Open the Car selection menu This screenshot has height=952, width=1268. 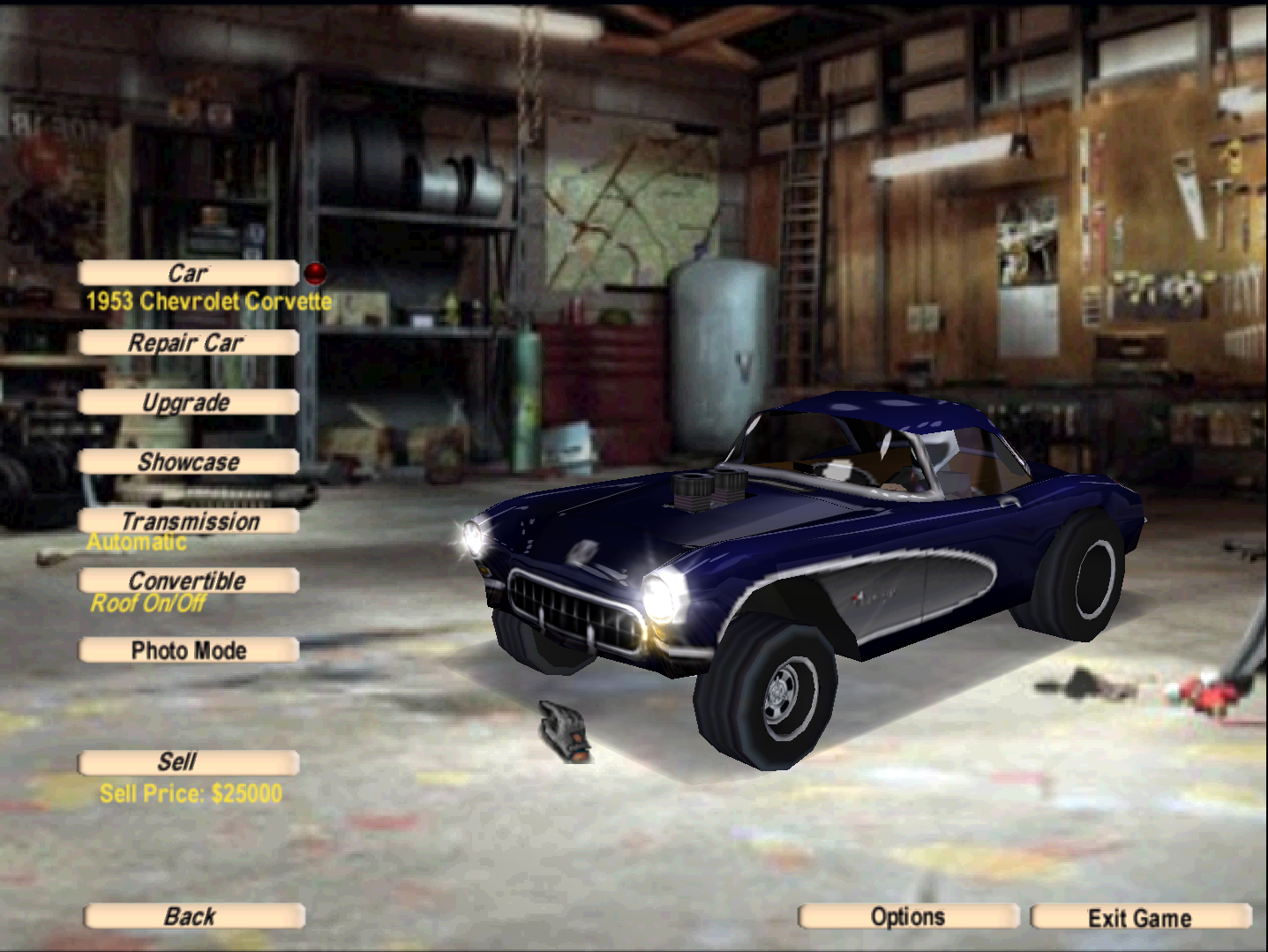(x=188, y=274)
